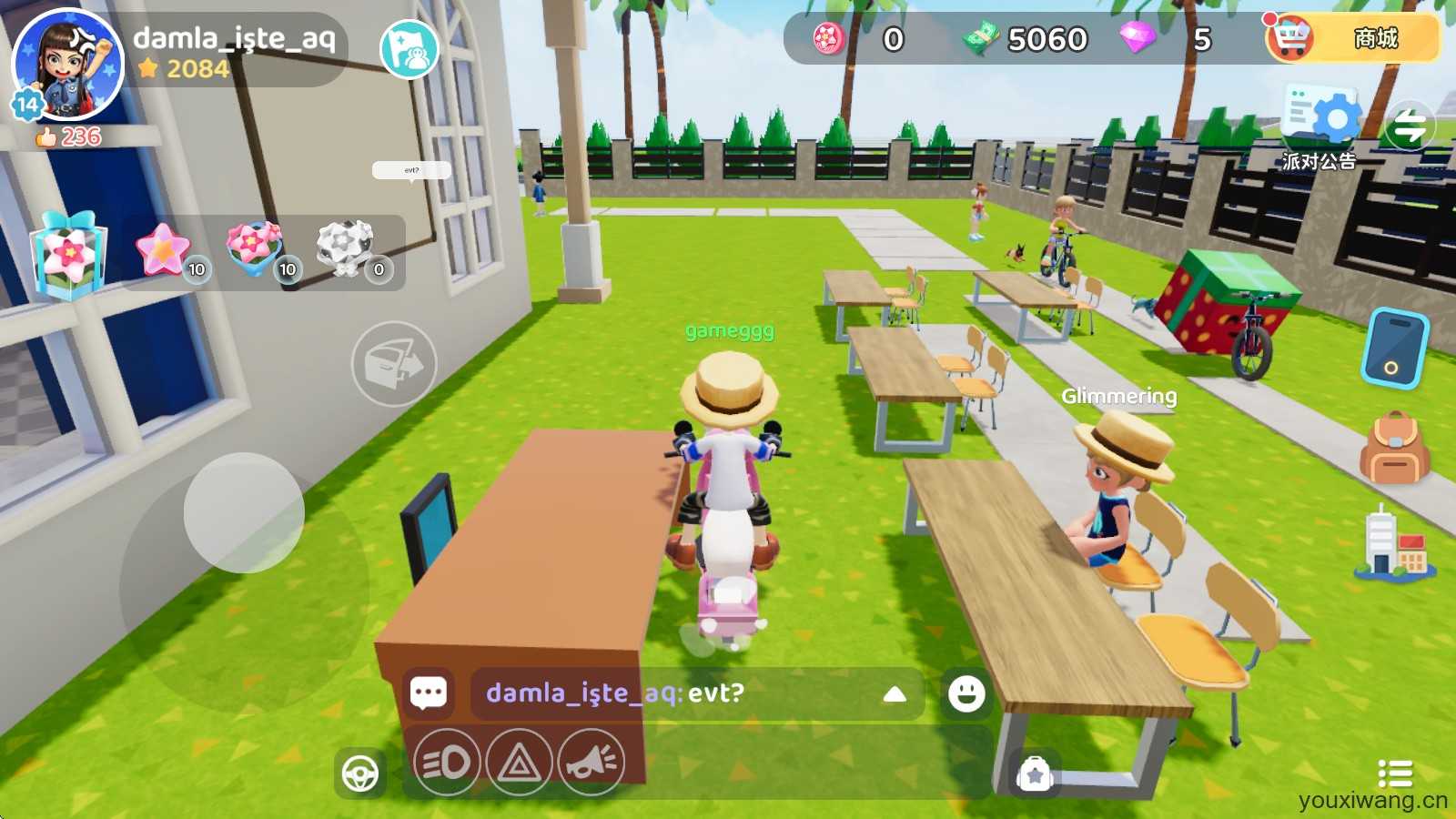Open damla_işte_aq player profile avatar

(66, 64)
